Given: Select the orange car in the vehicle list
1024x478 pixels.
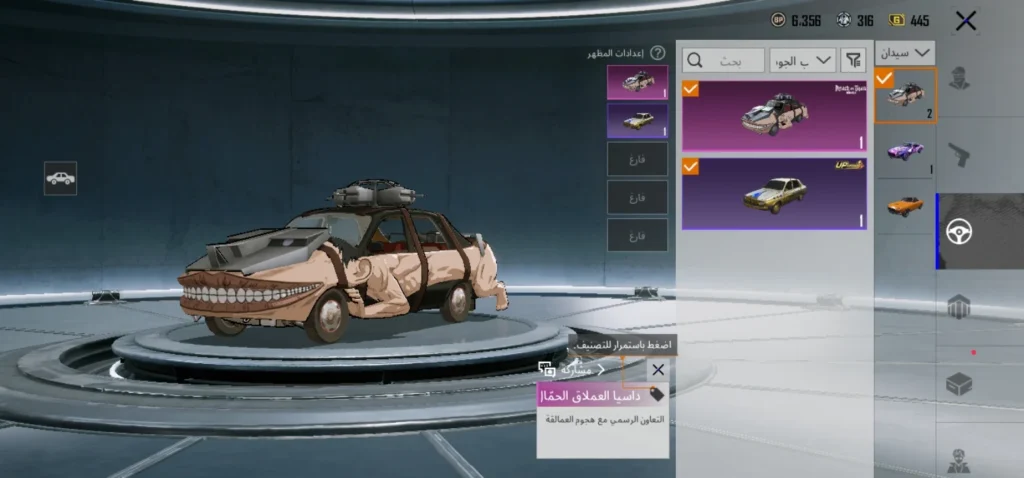Looking at the screenshot, I should [x=905, y=206].
